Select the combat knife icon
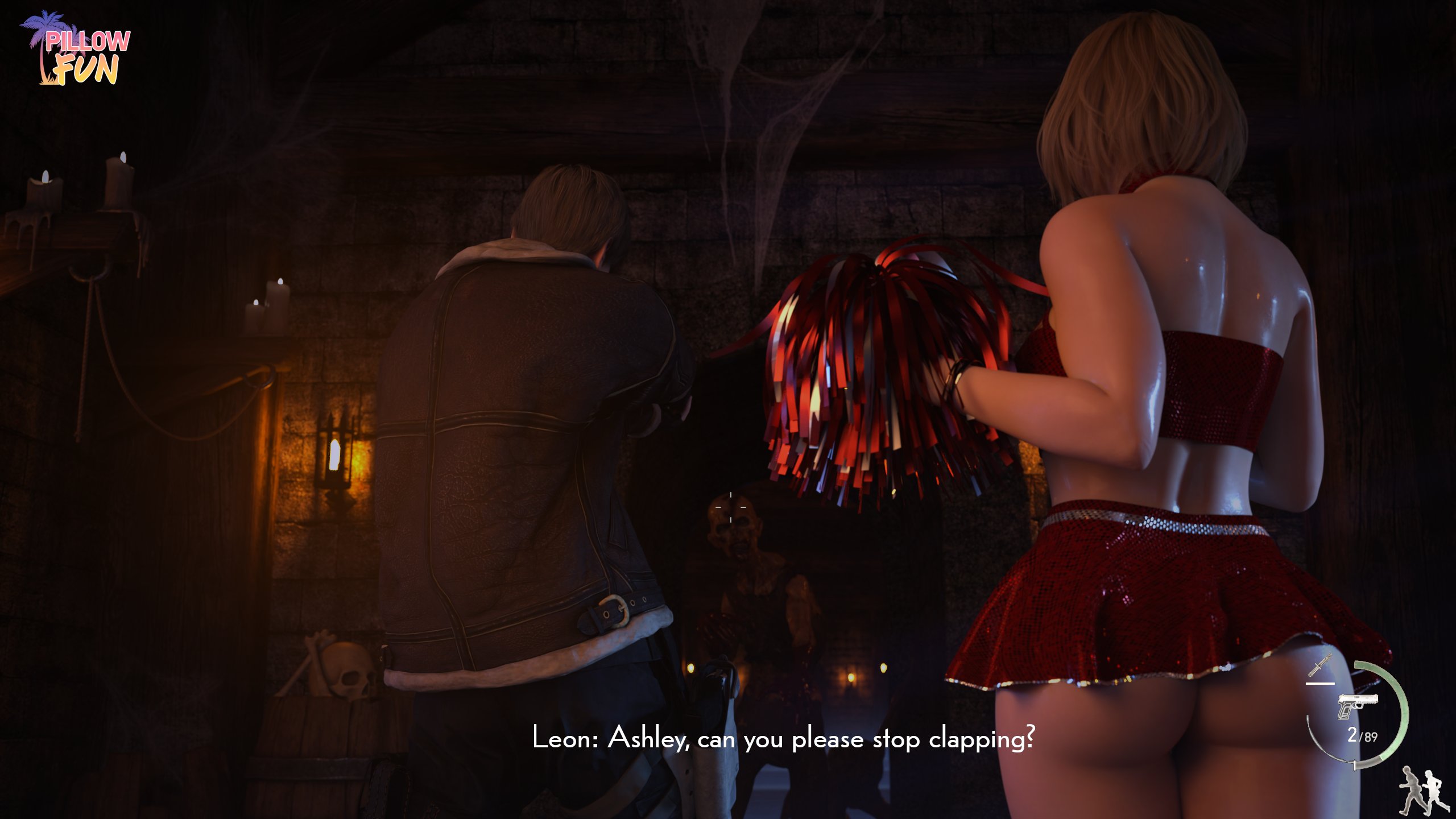The height and width of the screenshot is (819, 1456). (1319, 665)
